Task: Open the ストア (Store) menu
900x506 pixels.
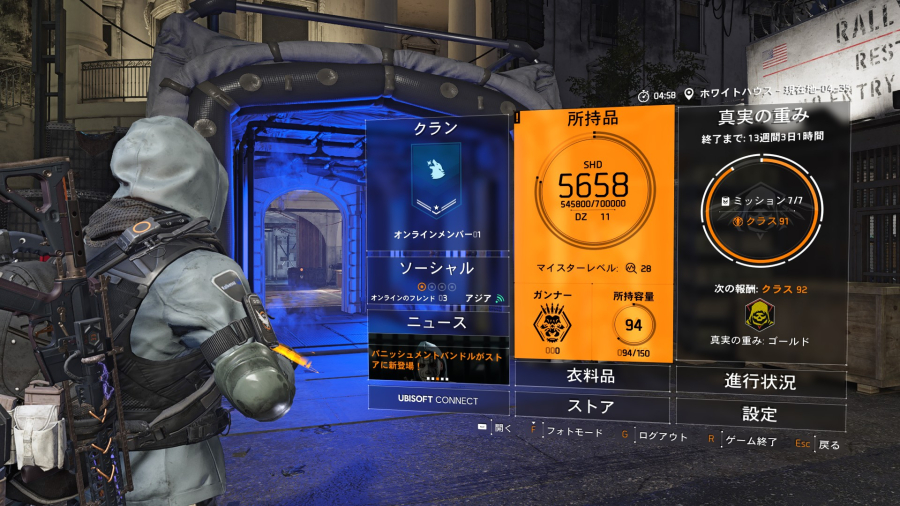Action: tap(591, 407)
